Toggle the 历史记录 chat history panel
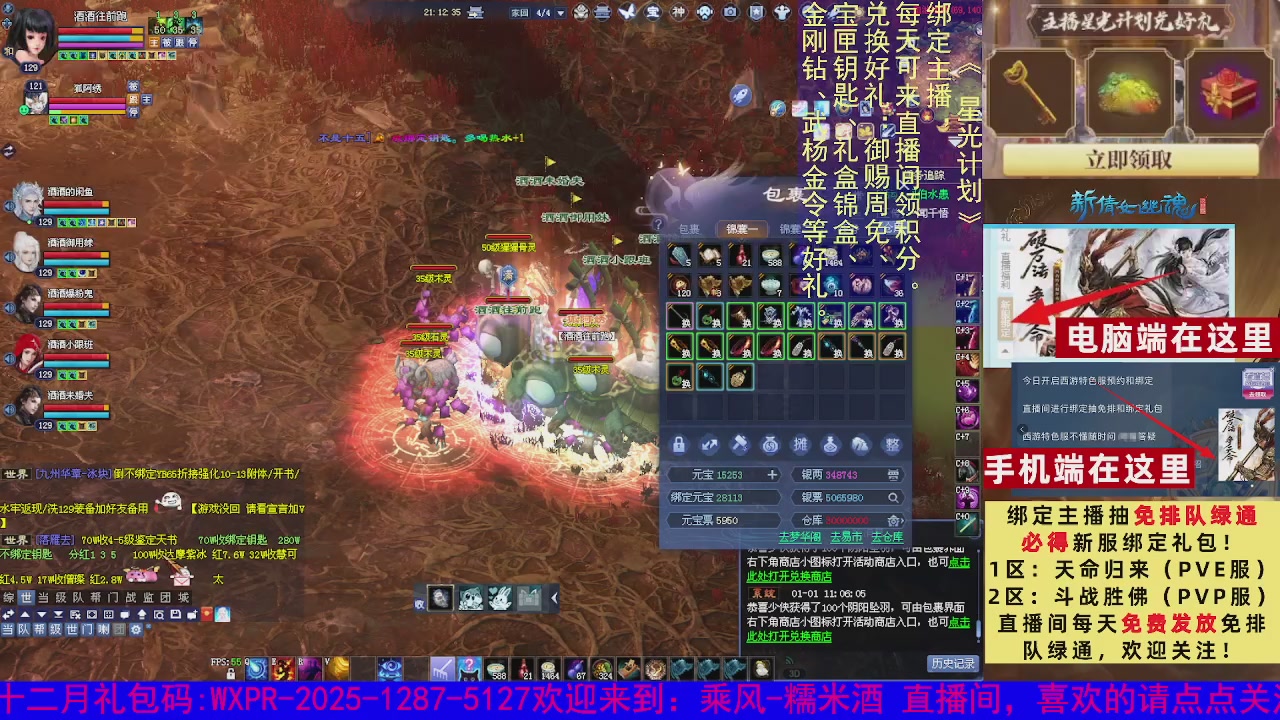This screenshot has width=1280, height=720. pos(954,665)
